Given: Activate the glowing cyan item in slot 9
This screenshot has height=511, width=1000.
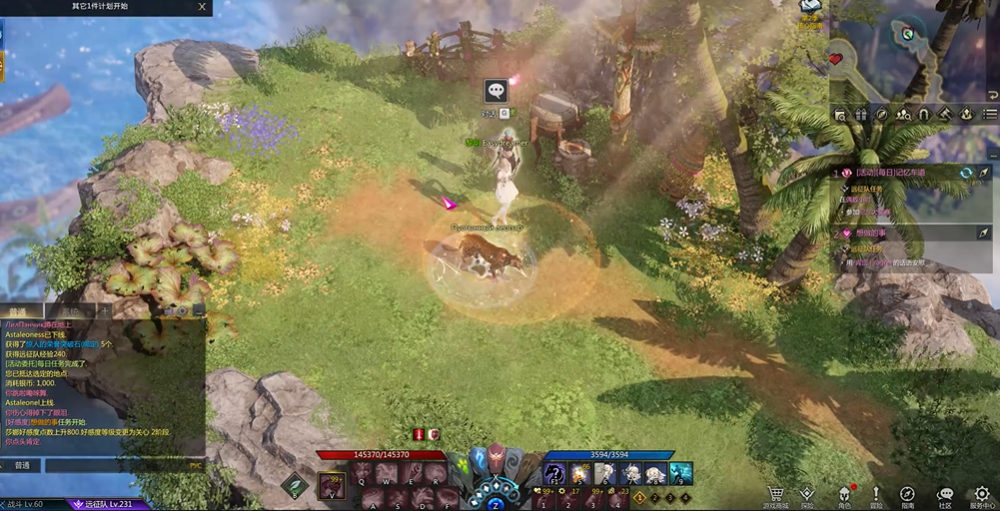Looking at the screenshot, I should (x=681, y=473).
